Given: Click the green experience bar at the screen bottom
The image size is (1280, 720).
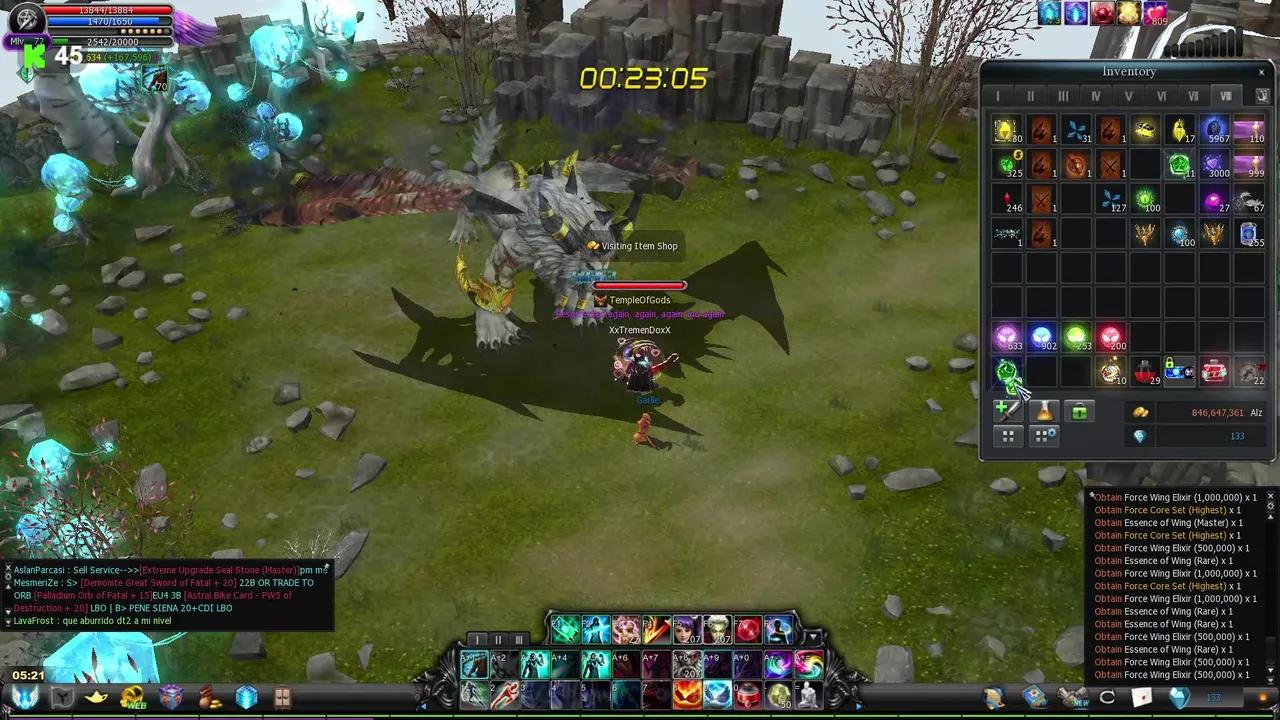Looking at the screenshot, I should coord(640,713).
